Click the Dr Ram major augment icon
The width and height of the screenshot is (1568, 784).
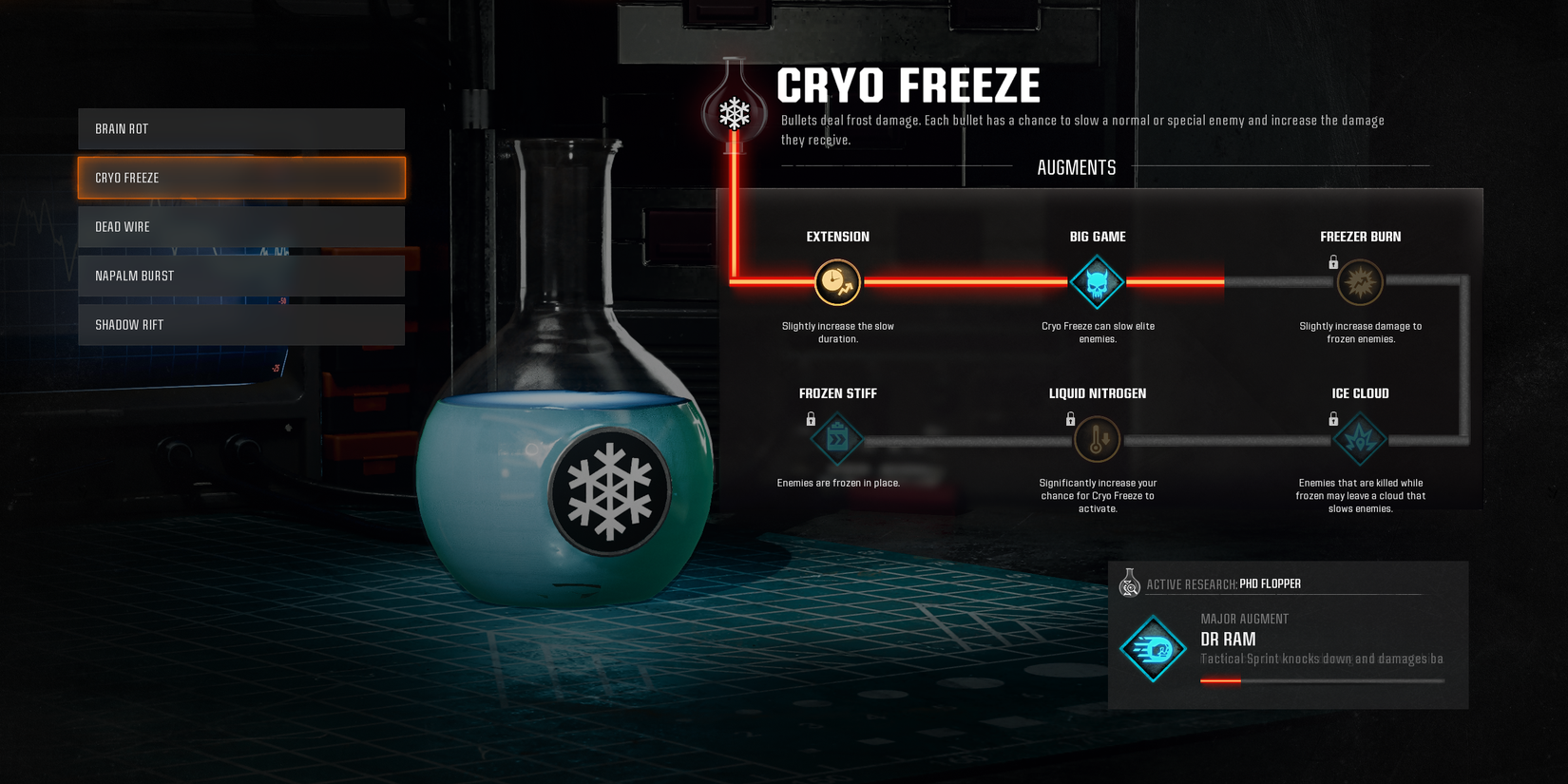point(1153,651)
